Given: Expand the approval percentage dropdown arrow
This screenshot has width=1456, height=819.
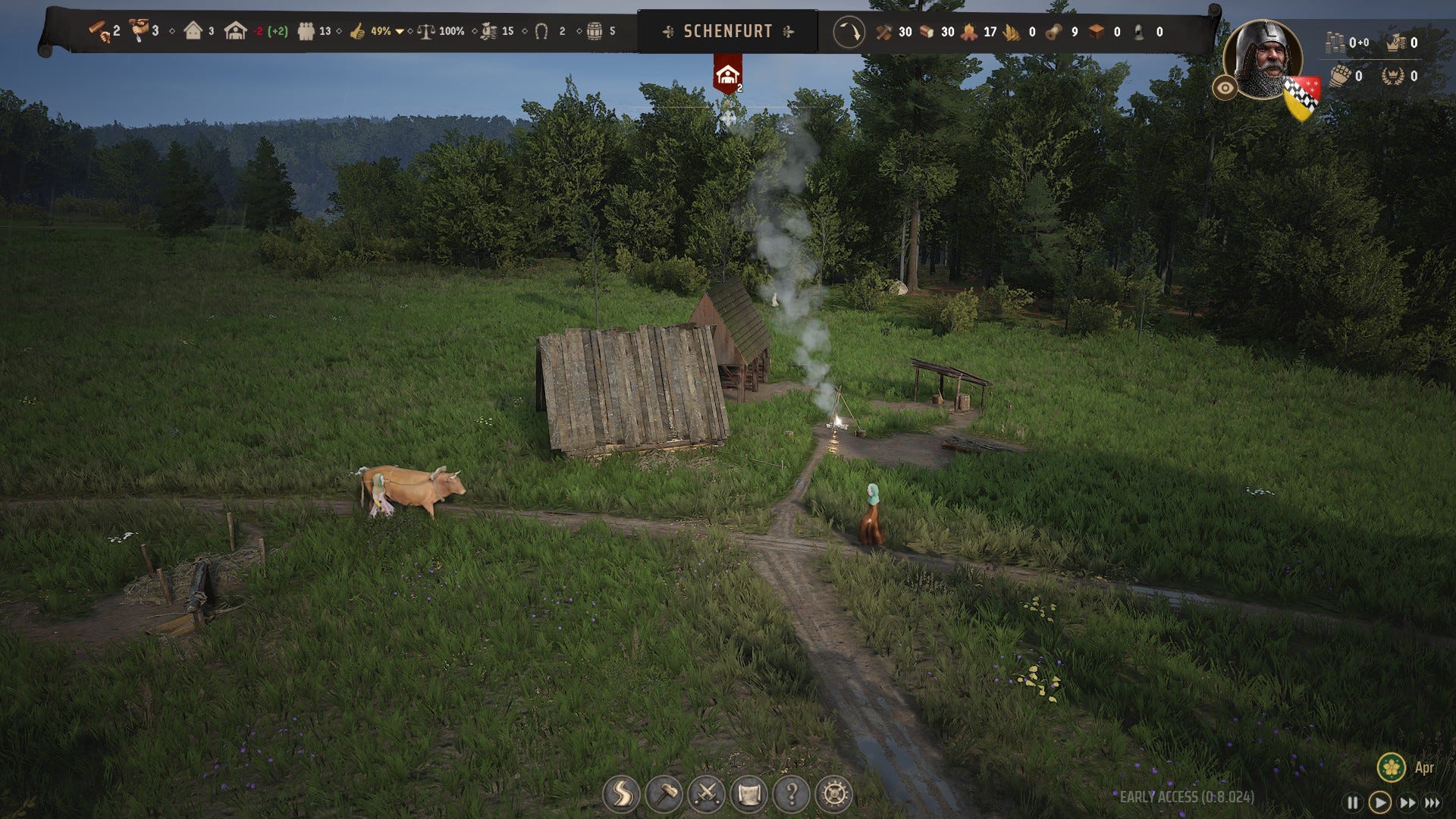Looking at the screenshot, I should coord(400,32).
